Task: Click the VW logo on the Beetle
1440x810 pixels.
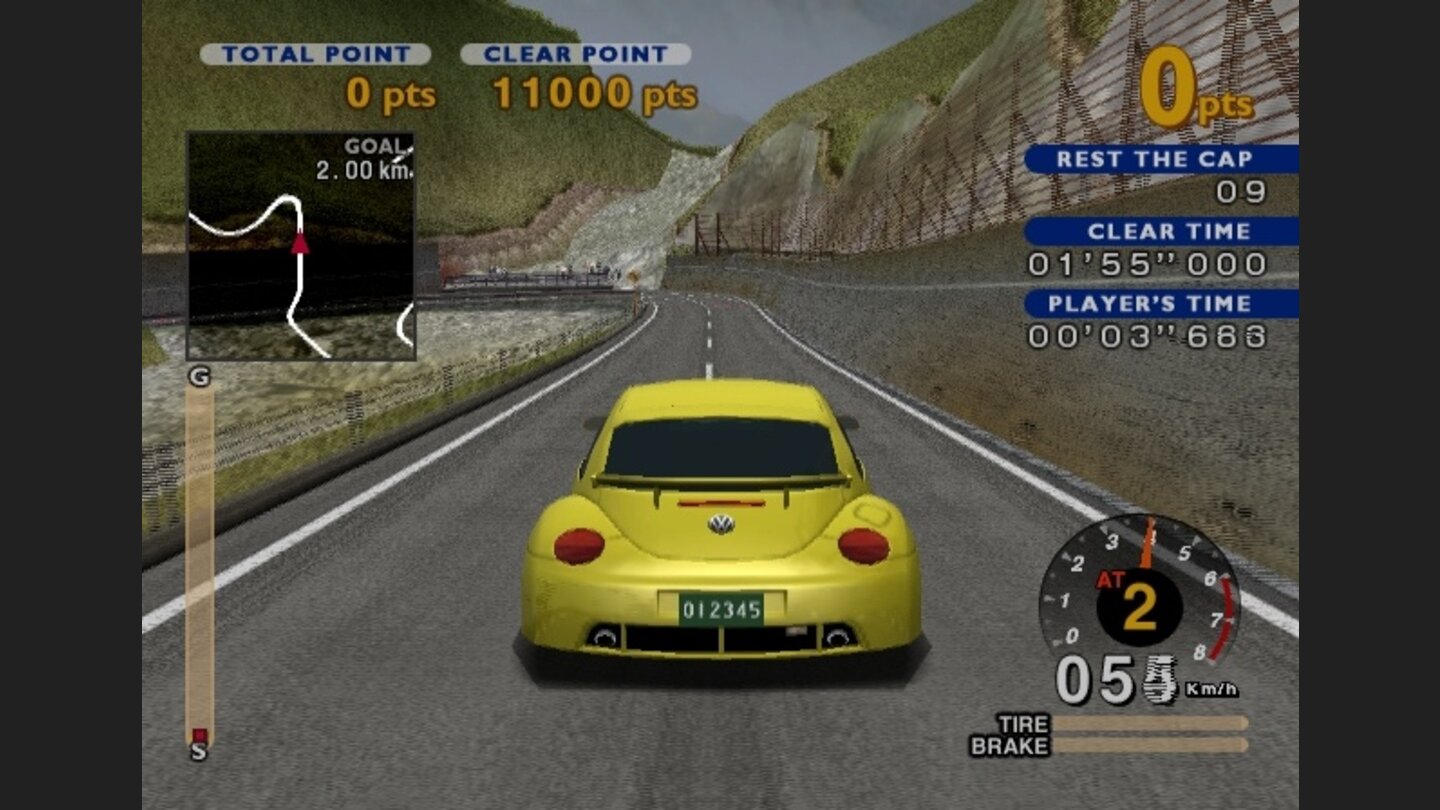Action: point(723,523)
